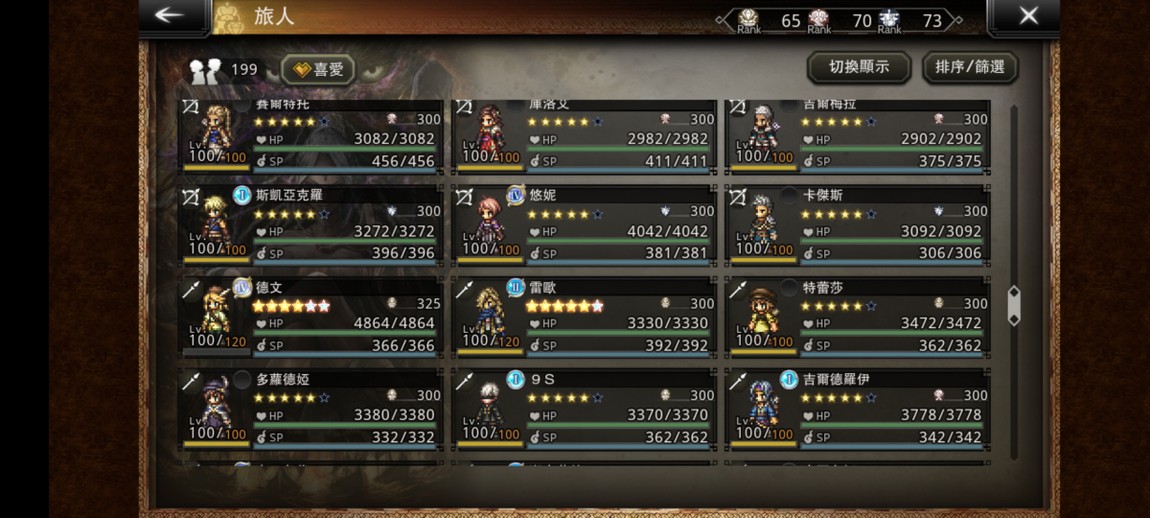The width and height of the screenshot is (1150, 518).
Task: Open traveler 吉爾德羅伊
Action: point(857,408)
